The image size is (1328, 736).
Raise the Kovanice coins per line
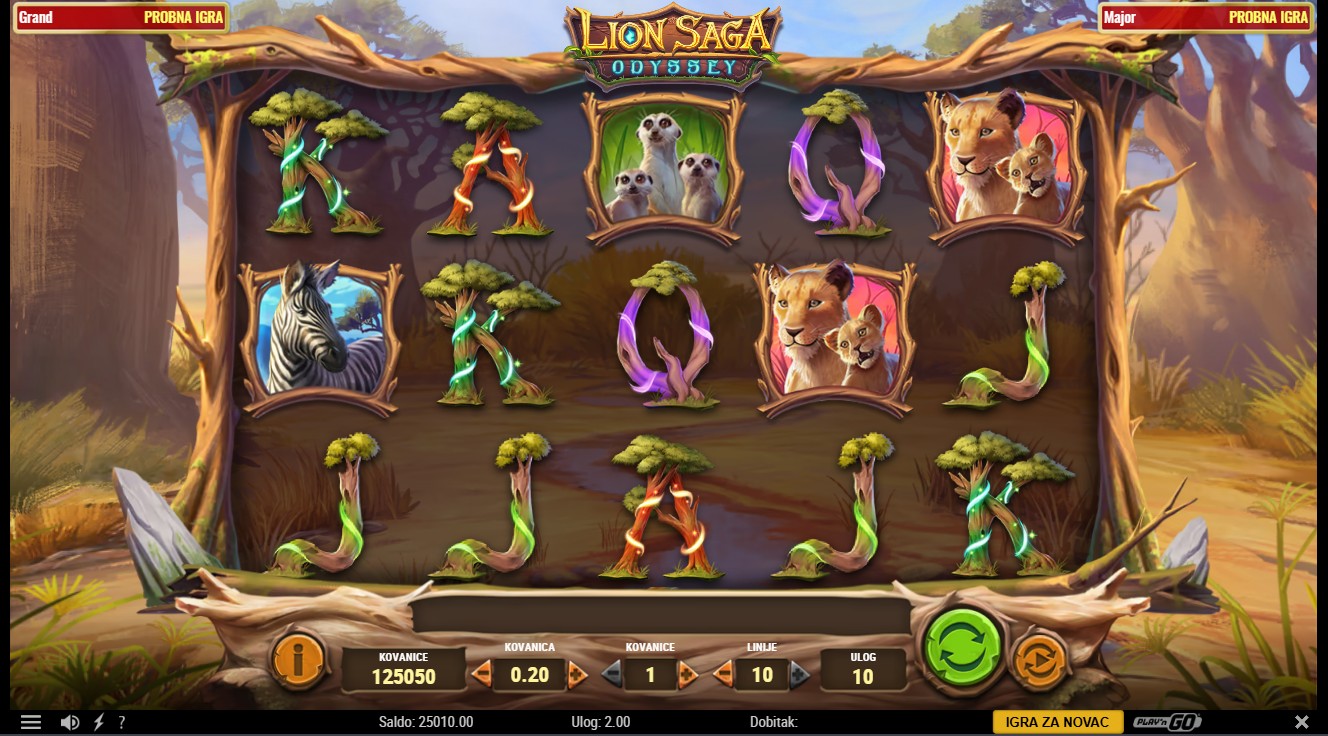[688, 675]
